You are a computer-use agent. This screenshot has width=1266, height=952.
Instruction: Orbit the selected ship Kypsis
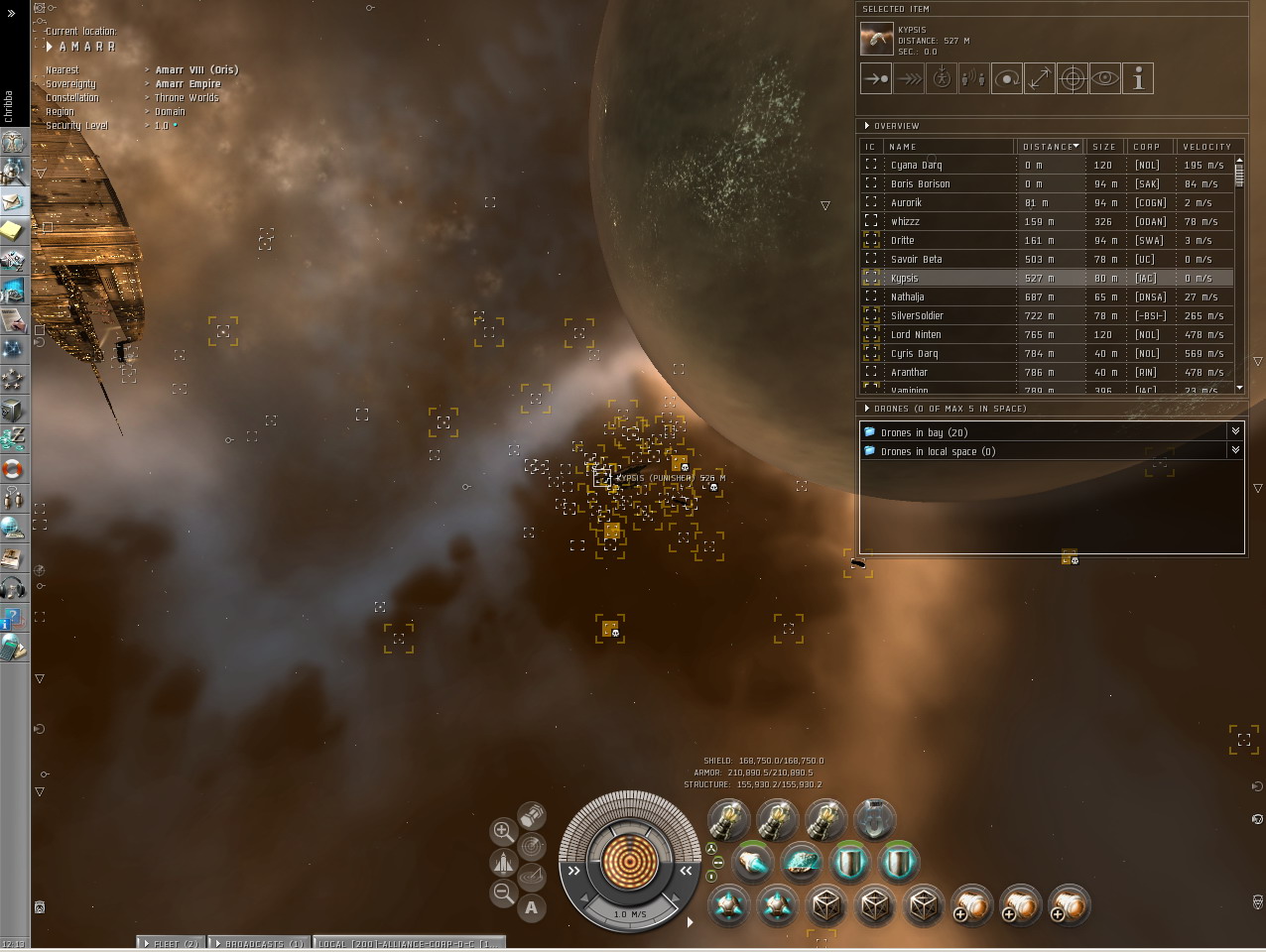(x=1007, y=78)
